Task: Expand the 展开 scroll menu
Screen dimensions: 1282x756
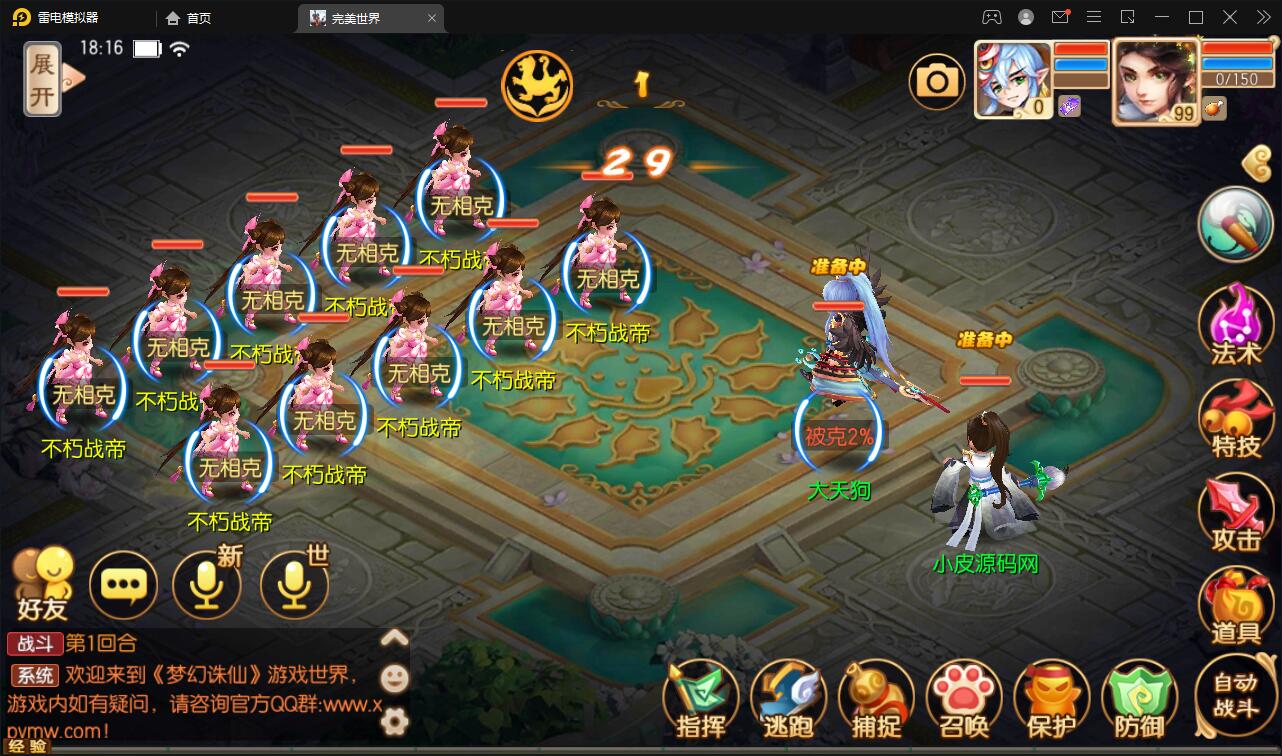Action: pyautogui.click(x=44, y=80)
